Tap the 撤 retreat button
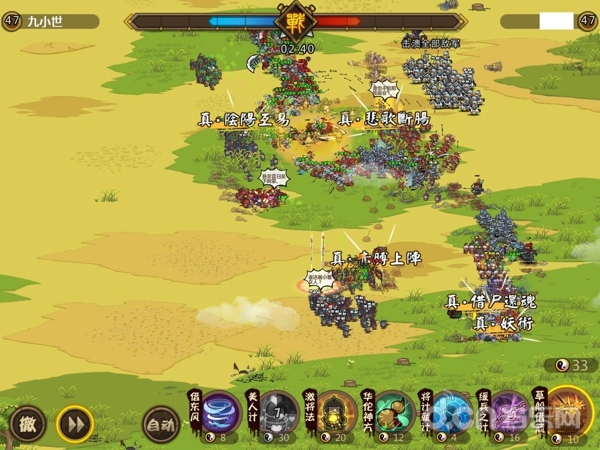 coord(28,424)
